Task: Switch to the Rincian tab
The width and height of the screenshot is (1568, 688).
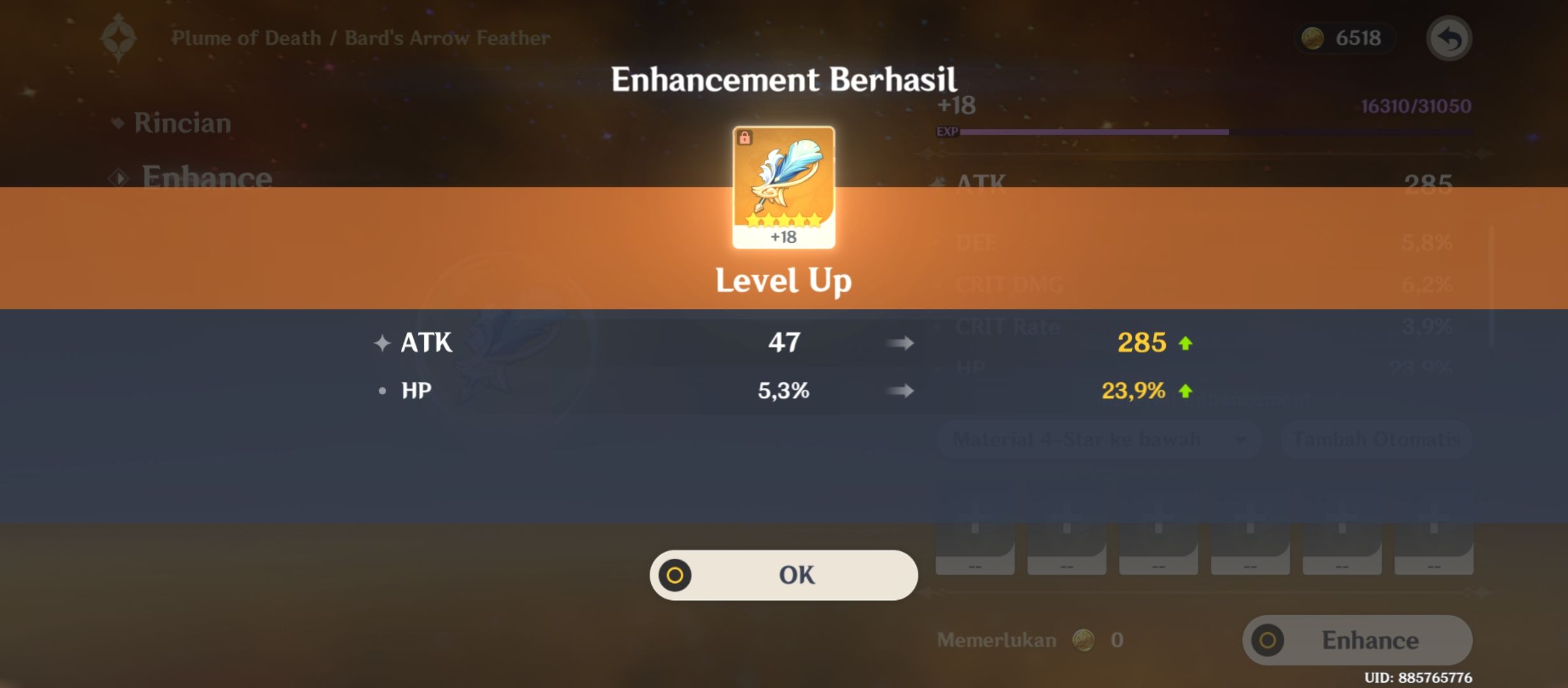Action: tap(180, 123)
